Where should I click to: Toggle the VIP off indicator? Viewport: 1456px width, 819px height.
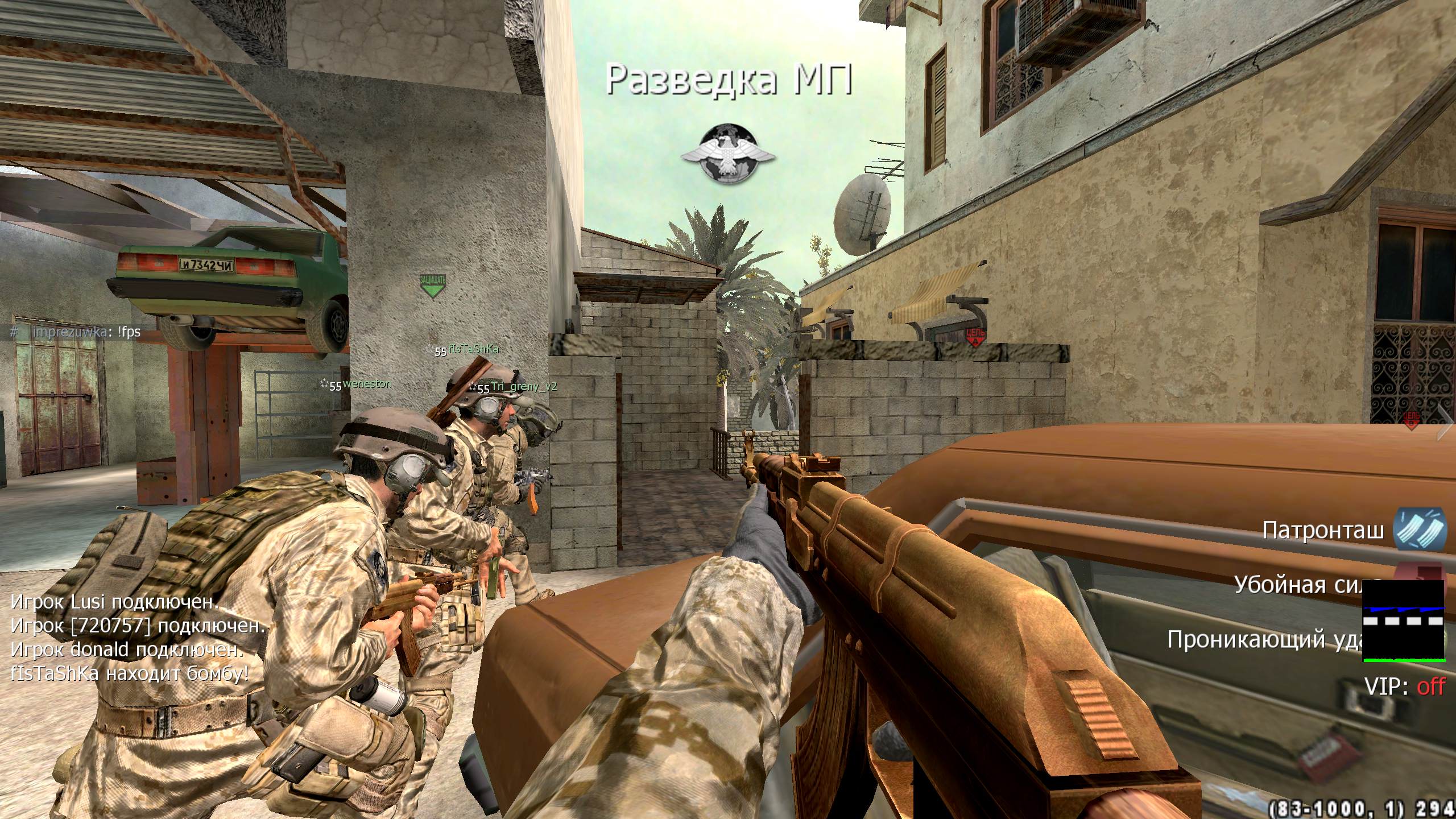pos(1404,687)
